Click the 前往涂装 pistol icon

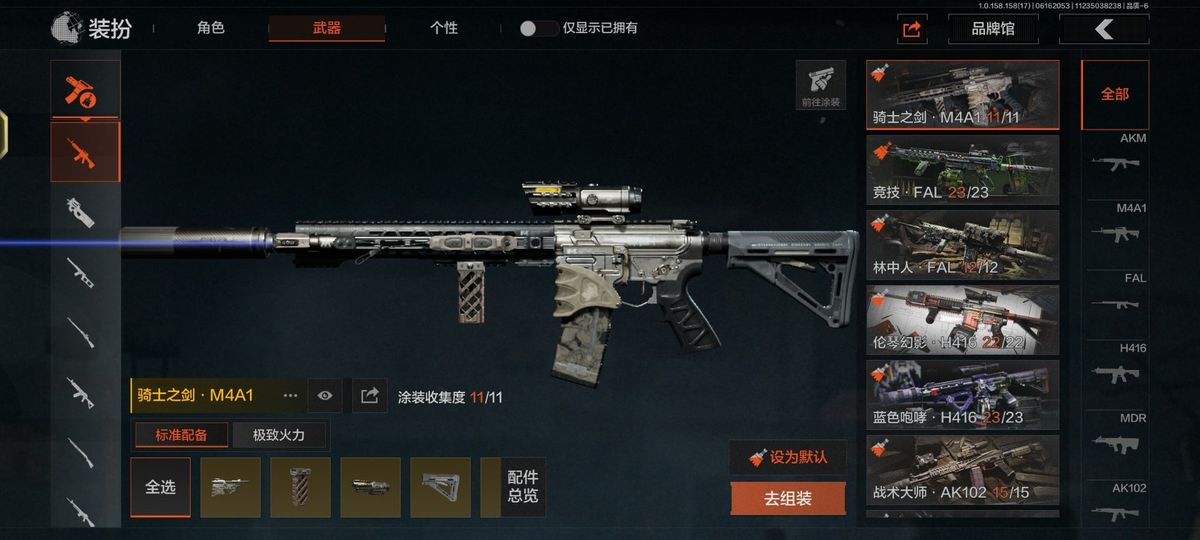pyautogui.click(x=821, y=85)
